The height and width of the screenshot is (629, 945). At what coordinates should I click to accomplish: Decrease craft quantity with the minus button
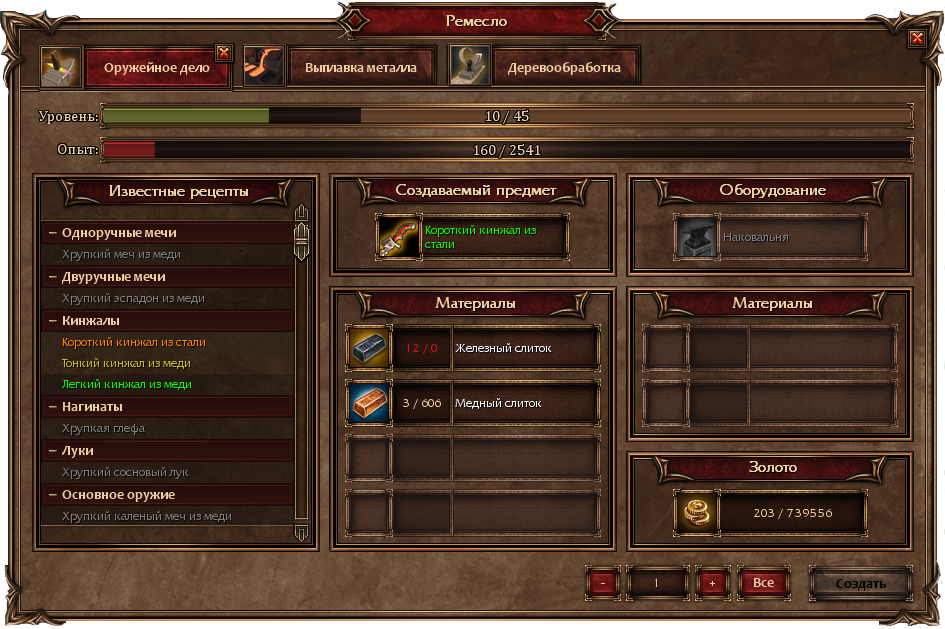click(603, 582)
